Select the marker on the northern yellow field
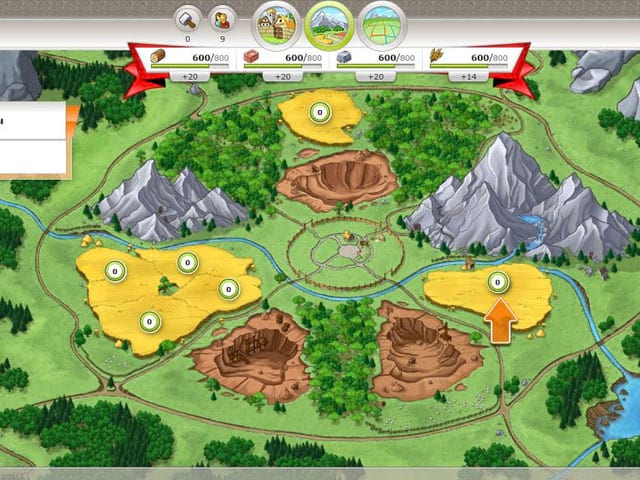The image size is (640, 480). click(x=320, y=112)
